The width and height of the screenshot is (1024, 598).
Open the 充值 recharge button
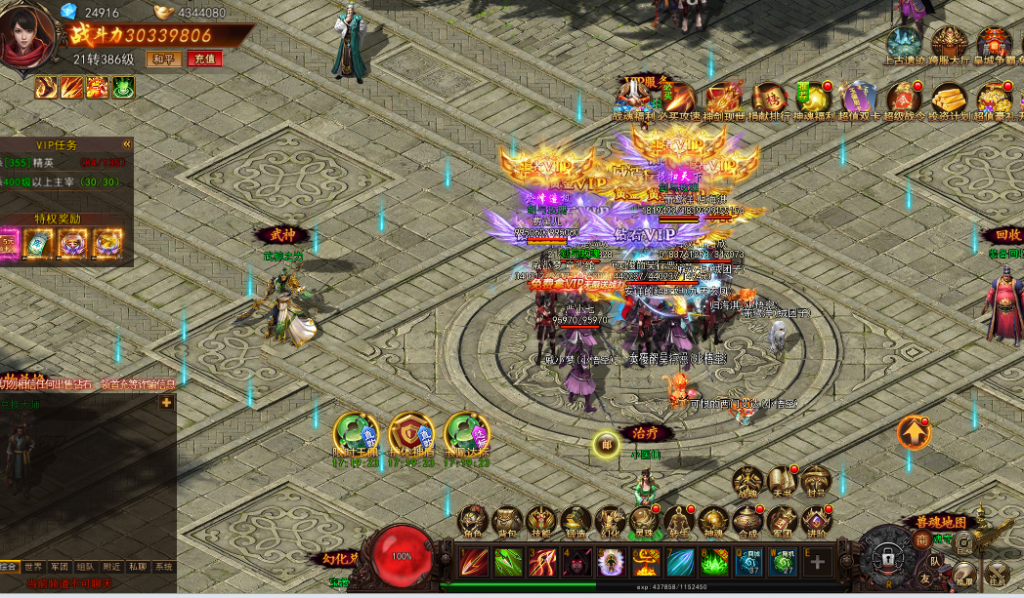tap(205, 59)
